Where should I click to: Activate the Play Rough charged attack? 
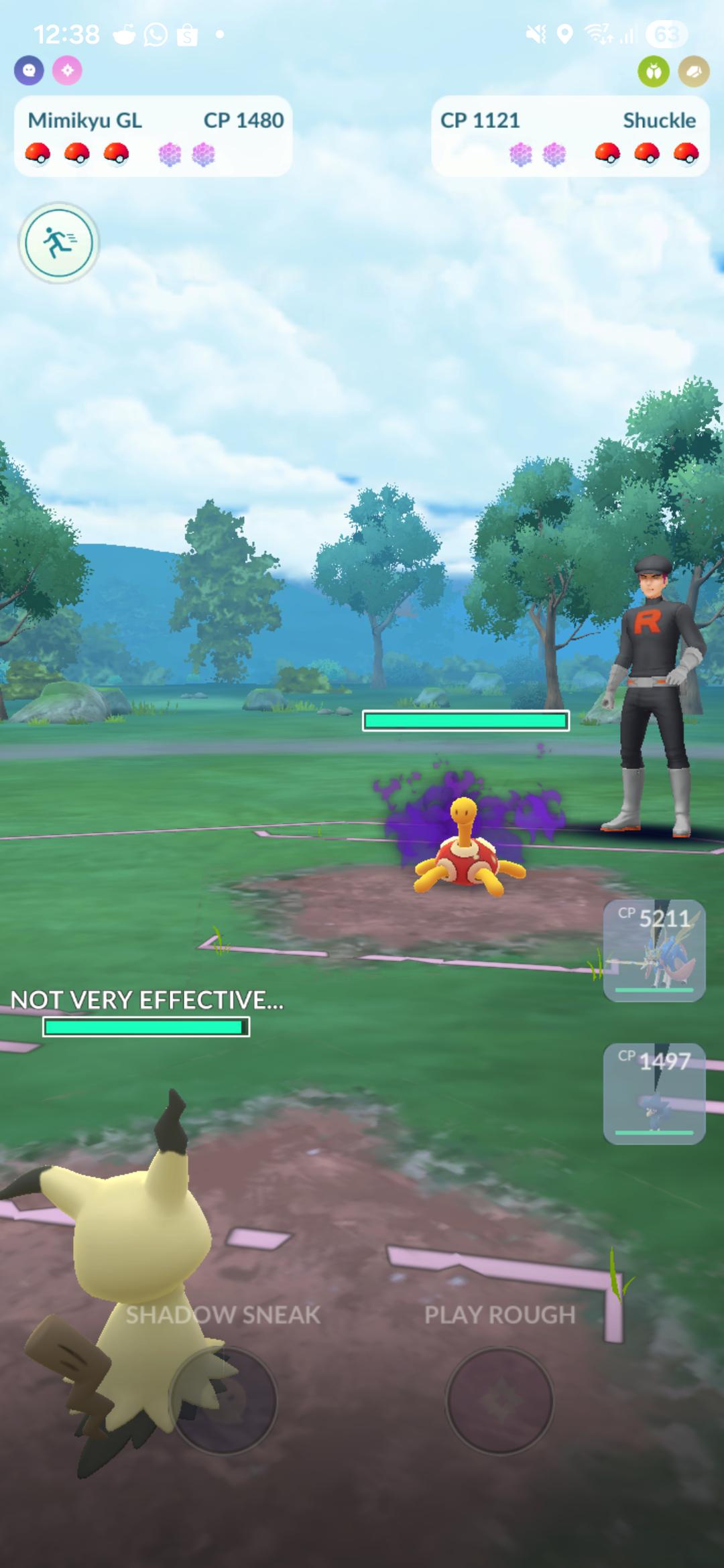[499, 1400]
